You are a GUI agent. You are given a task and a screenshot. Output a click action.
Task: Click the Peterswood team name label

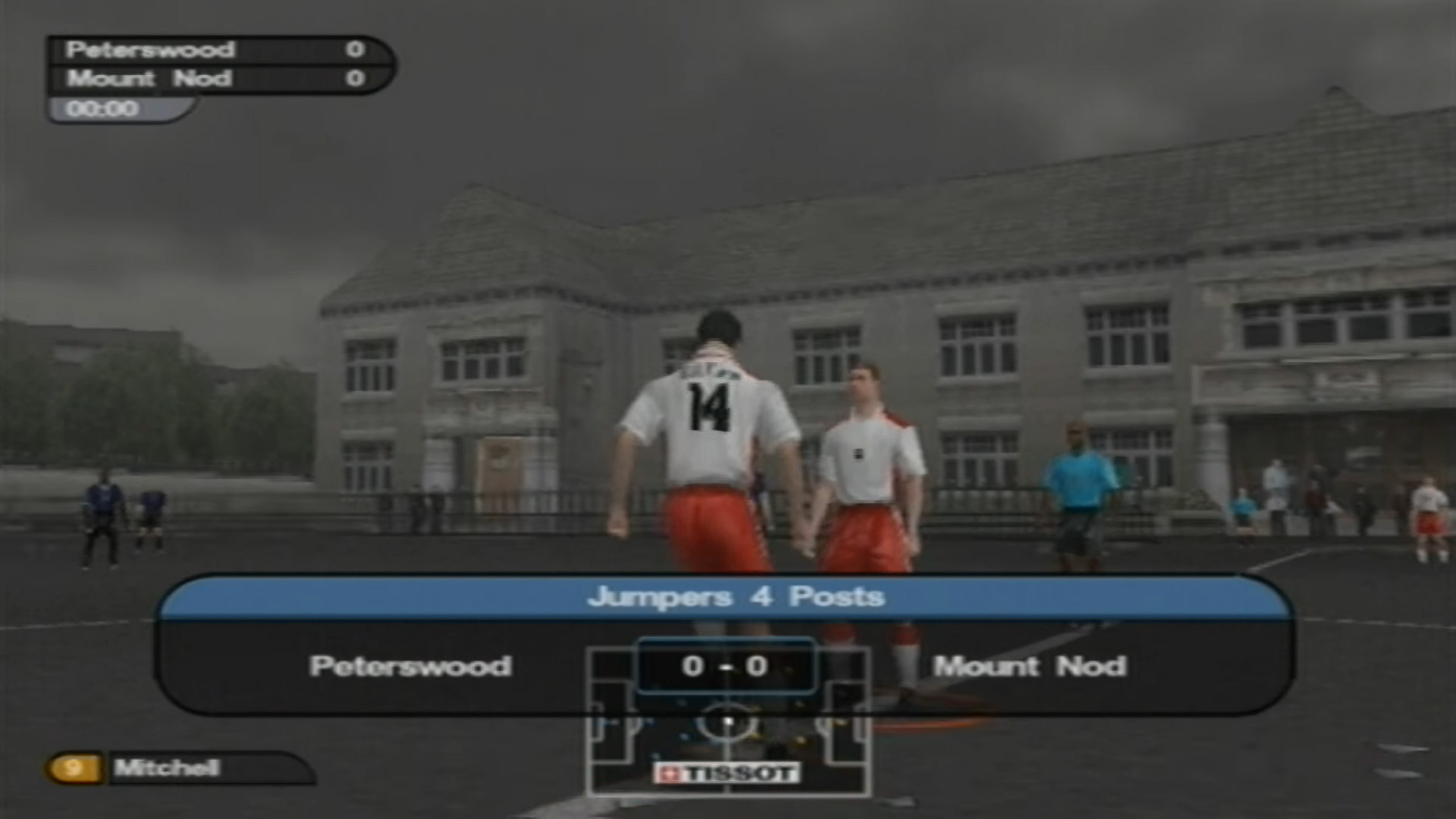click(x=409, y=667)
